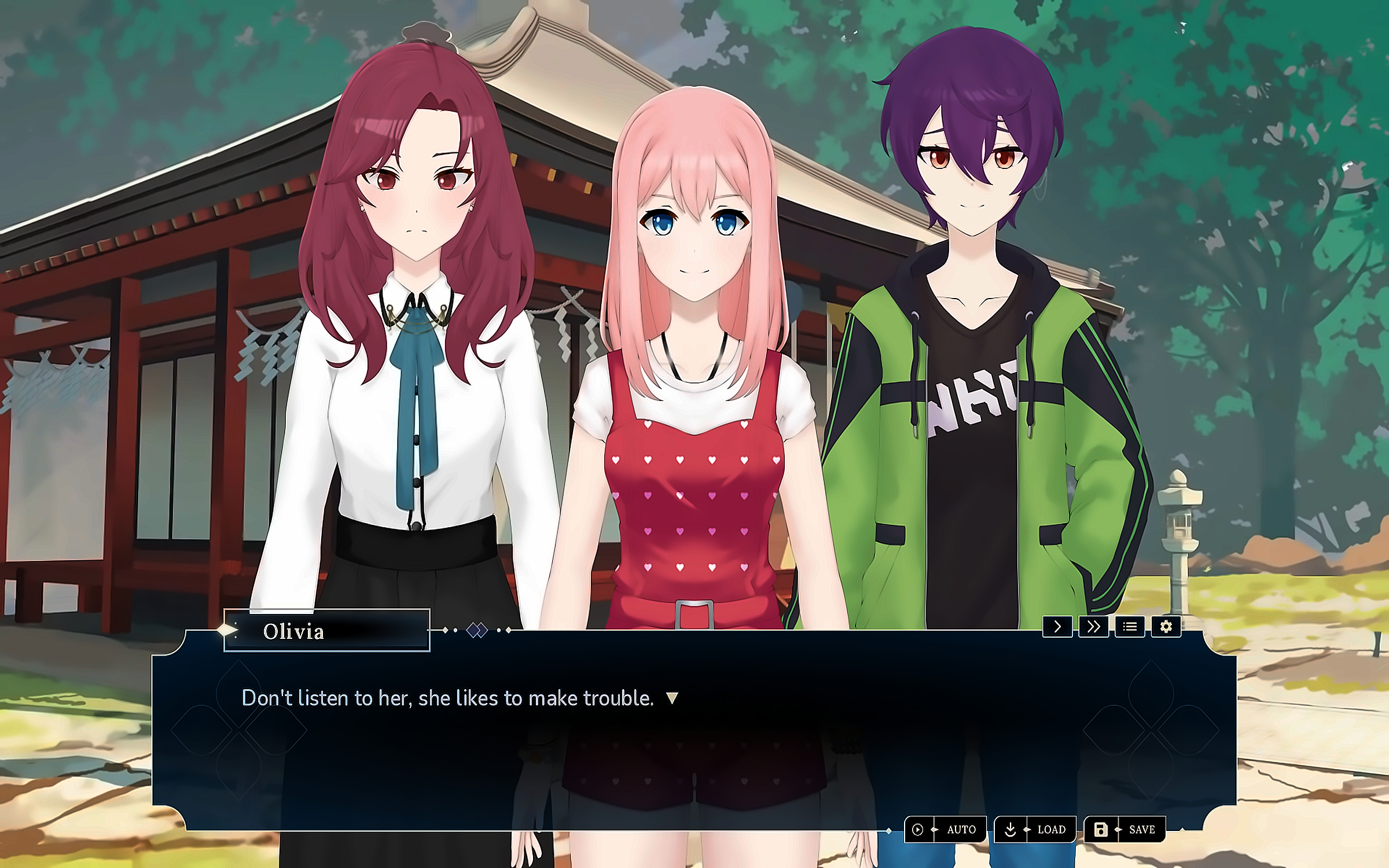The height and width of the screenshot is (868, 1389).
Task: Advance dialogue with the single arrow button
Action: coord(1057,627)
